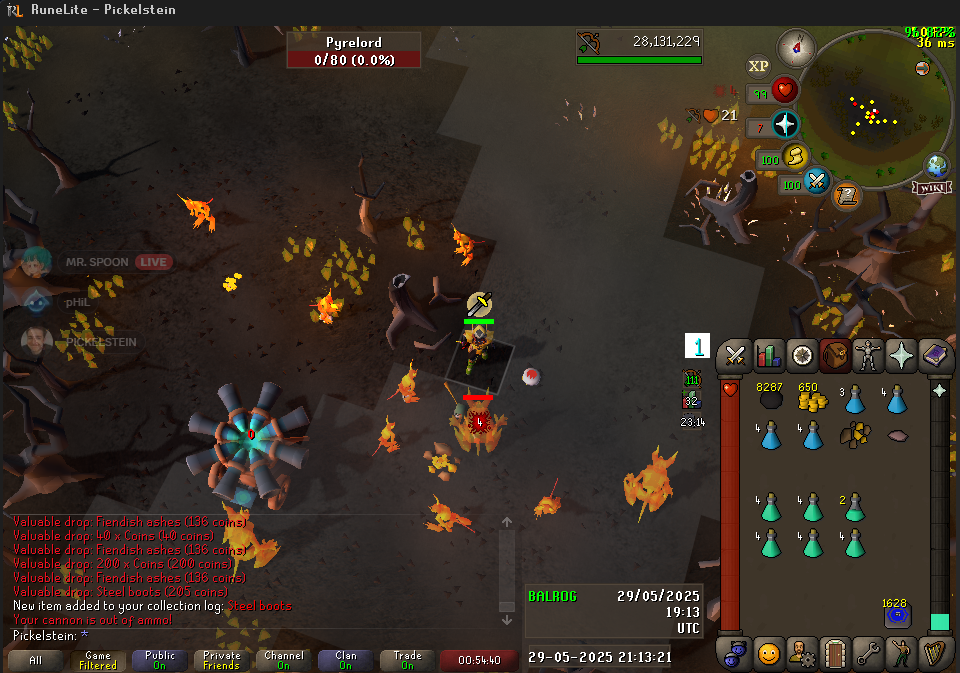
Task: Click the rune pouch with 1628 count
Action: 896,615
